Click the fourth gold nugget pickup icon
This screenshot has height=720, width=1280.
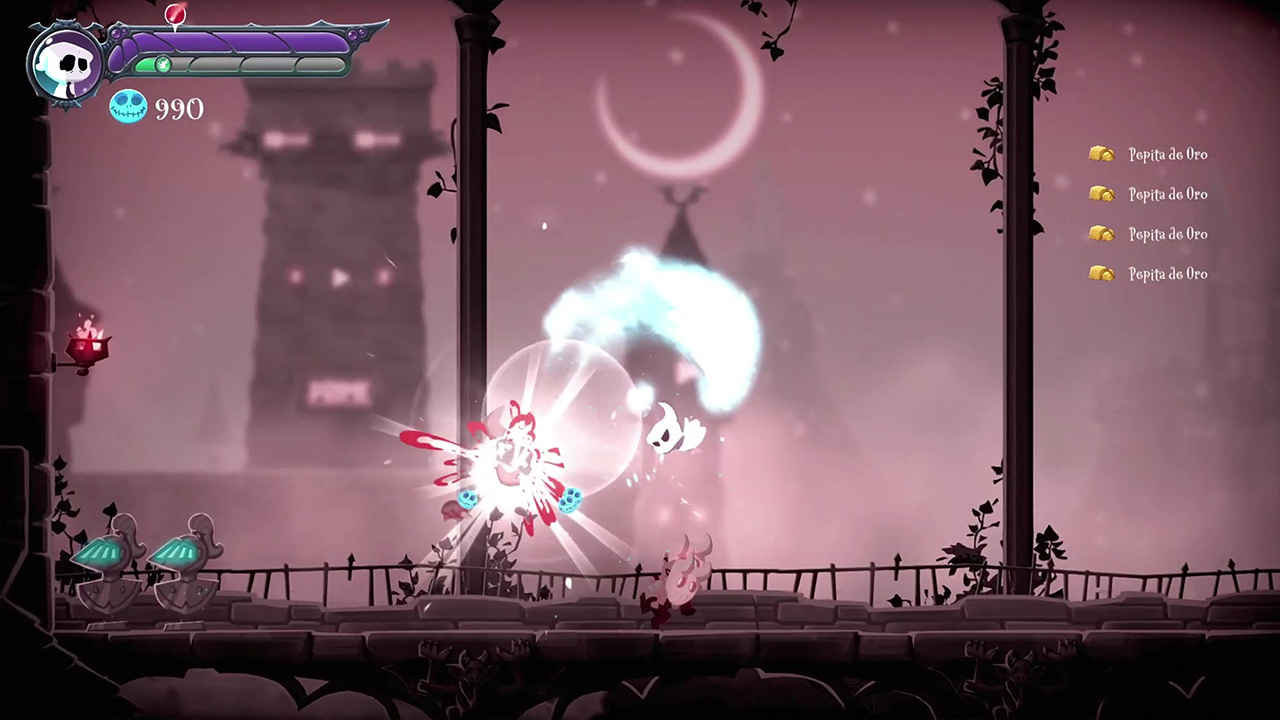[x=1103, y=273]
